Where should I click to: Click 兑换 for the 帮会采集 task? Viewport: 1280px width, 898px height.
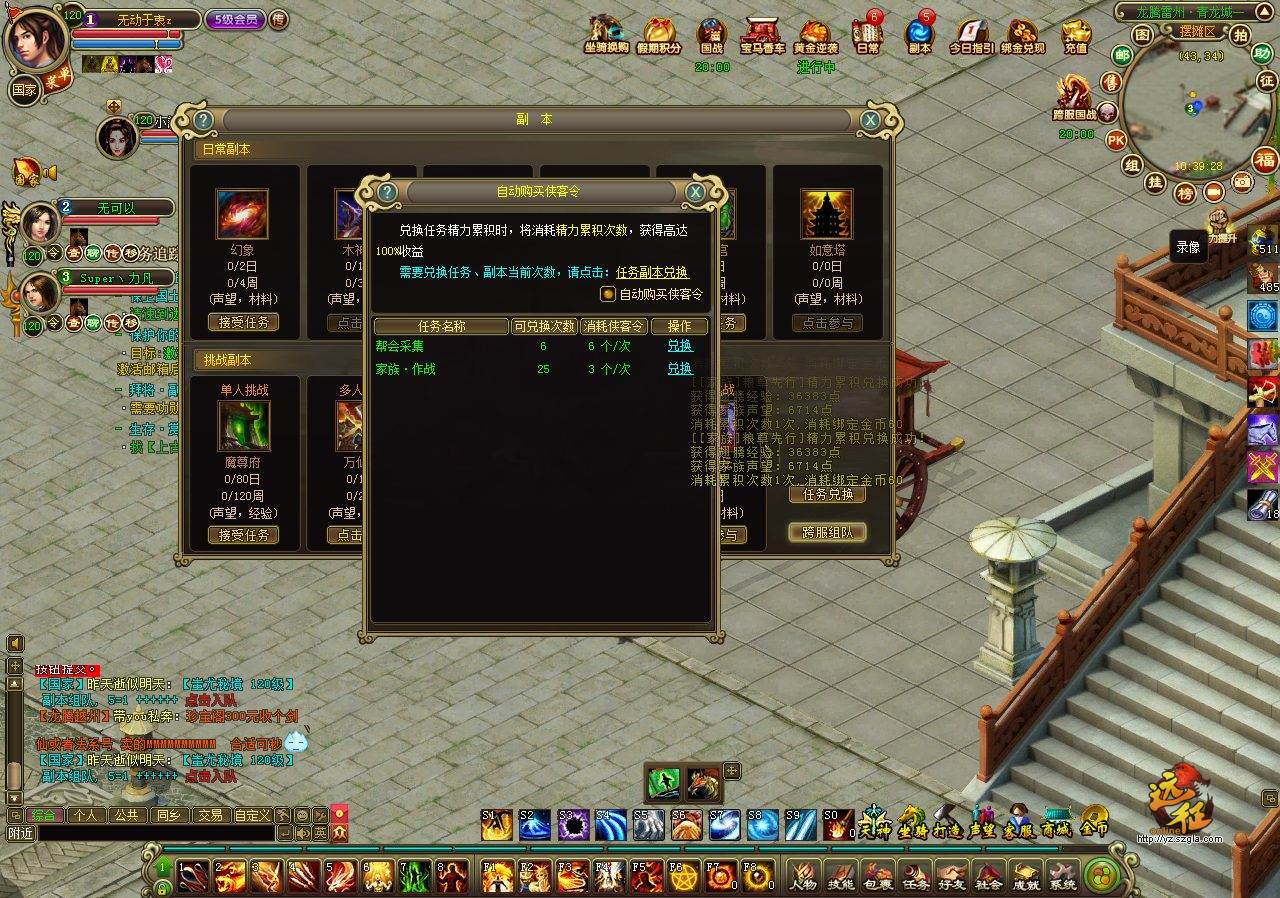(x=680, y=346)
